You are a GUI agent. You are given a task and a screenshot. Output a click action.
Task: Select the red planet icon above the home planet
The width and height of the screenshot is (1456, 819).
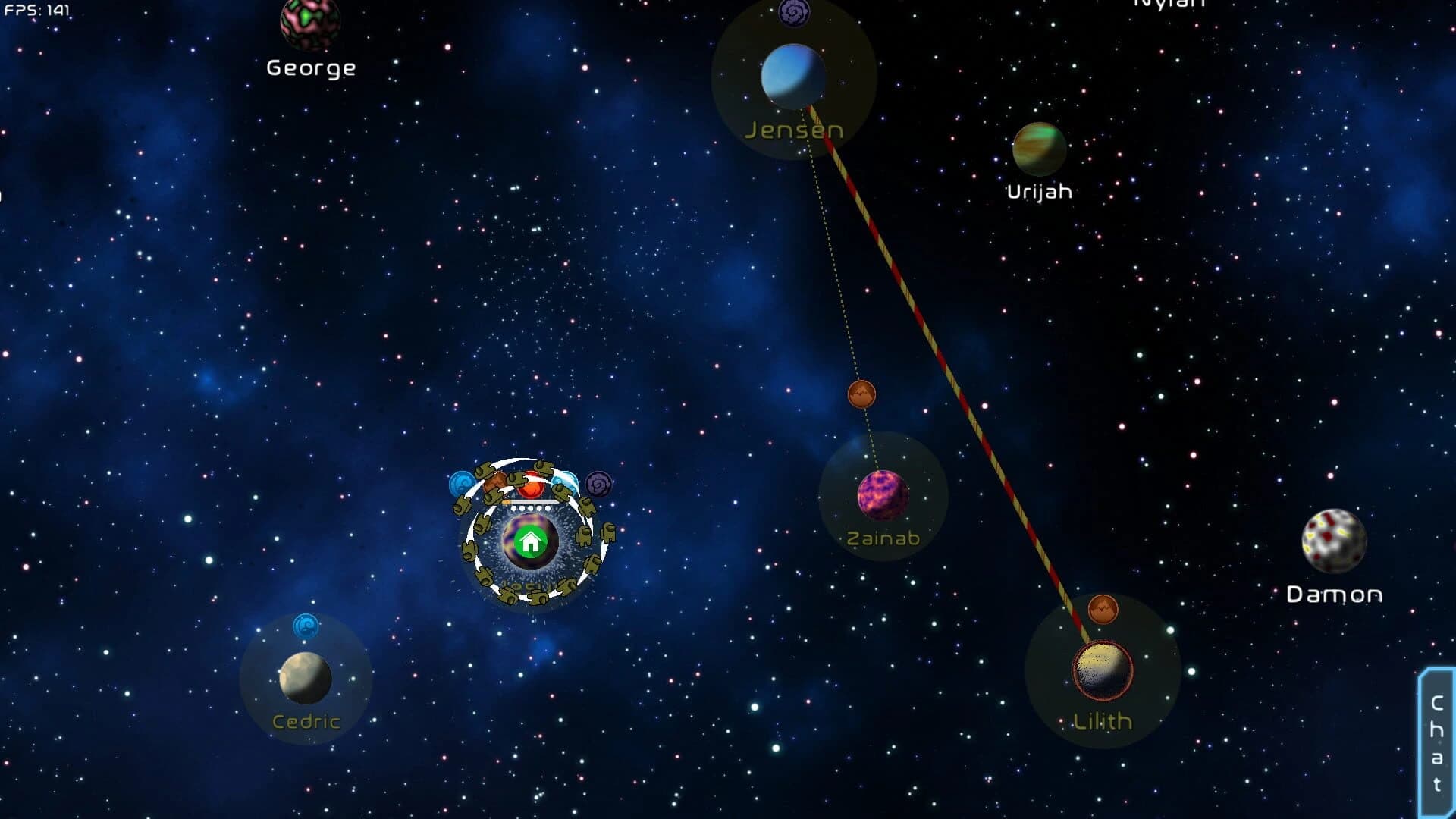pos(531,485)
